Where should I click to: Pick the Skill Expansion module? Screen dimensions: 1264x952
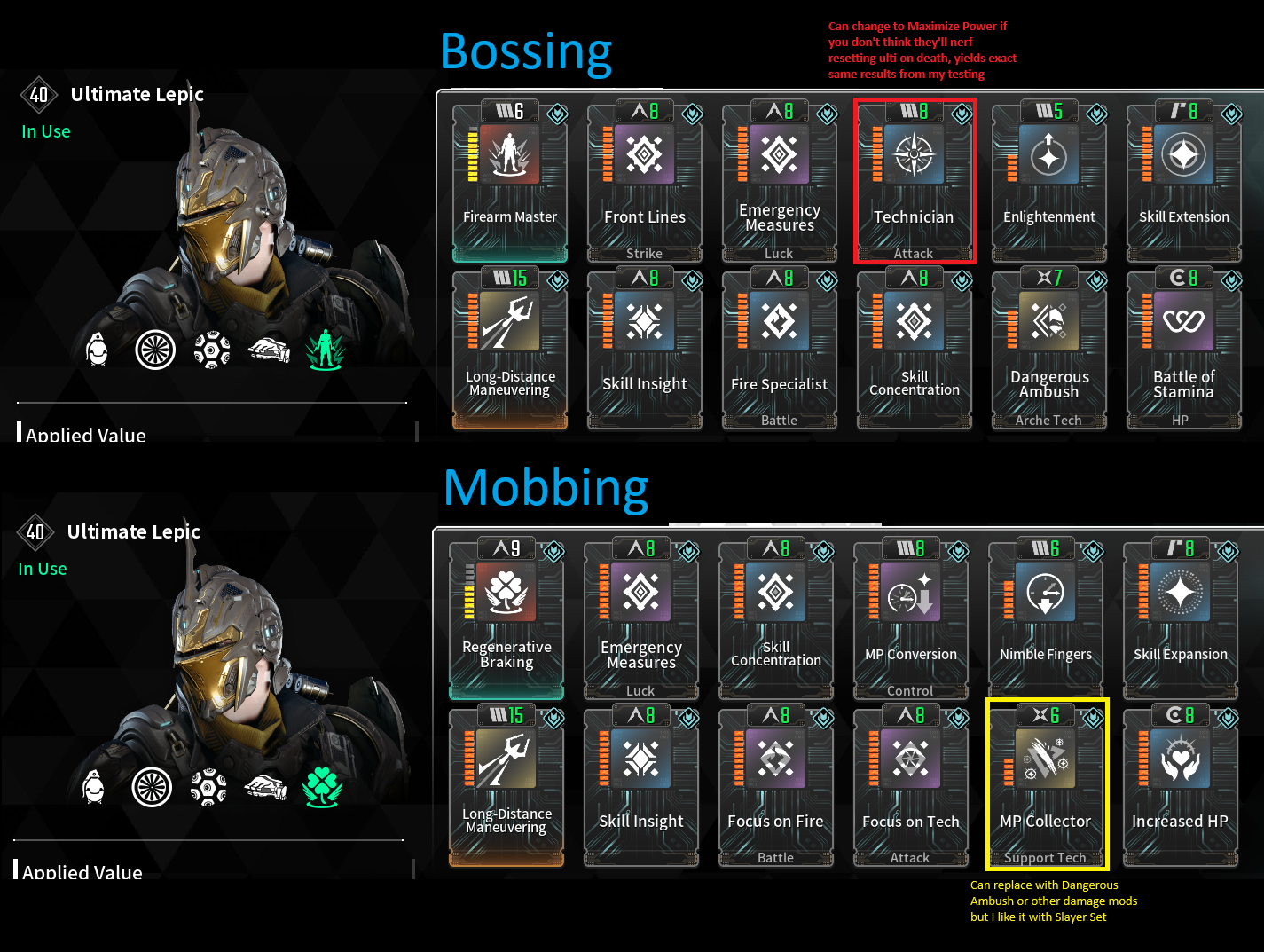click(x=1181, y=619)
